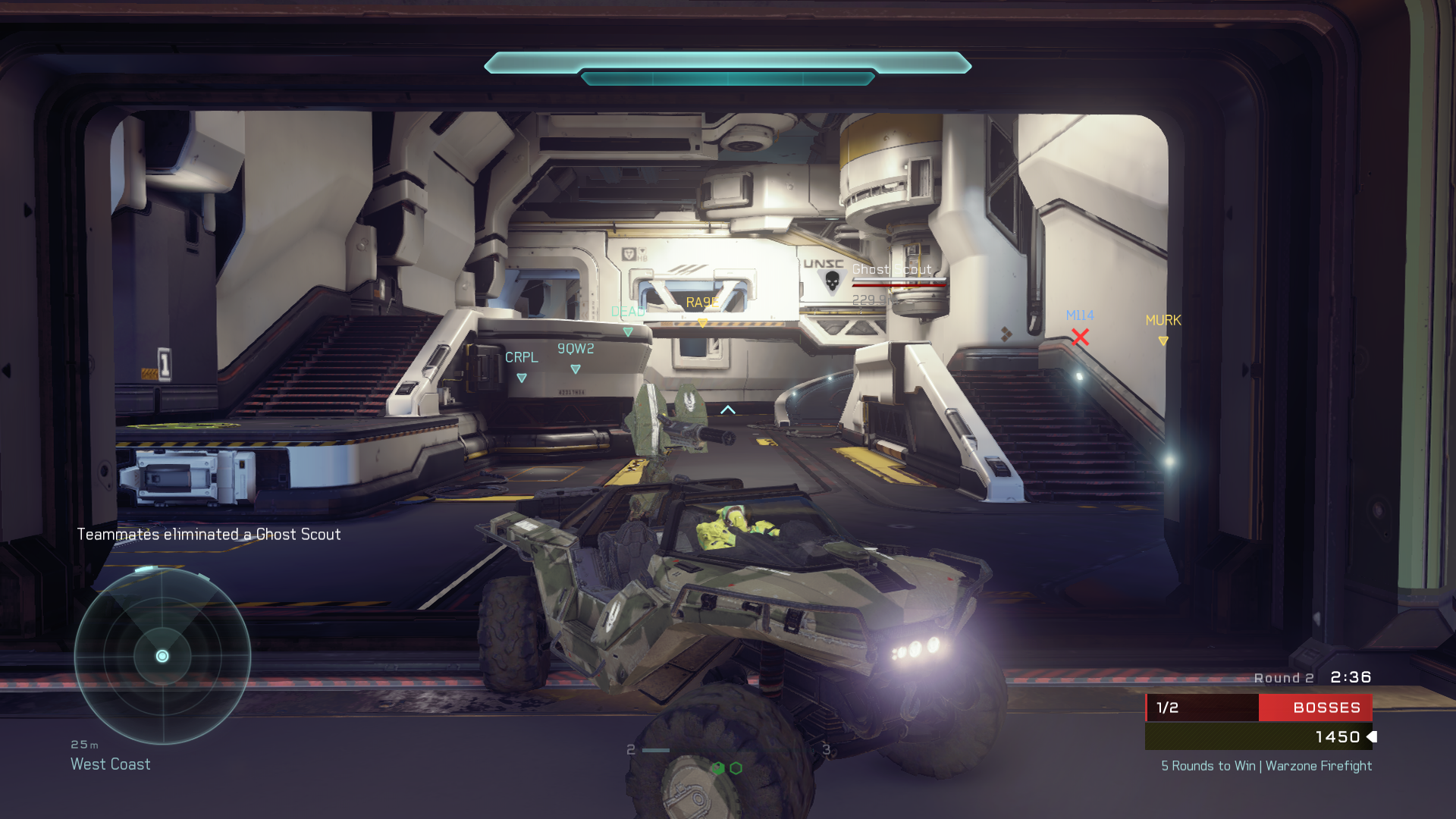Click teammate CRPL's waypoint chevron
Screen dimensions: 1456x819
522,378
